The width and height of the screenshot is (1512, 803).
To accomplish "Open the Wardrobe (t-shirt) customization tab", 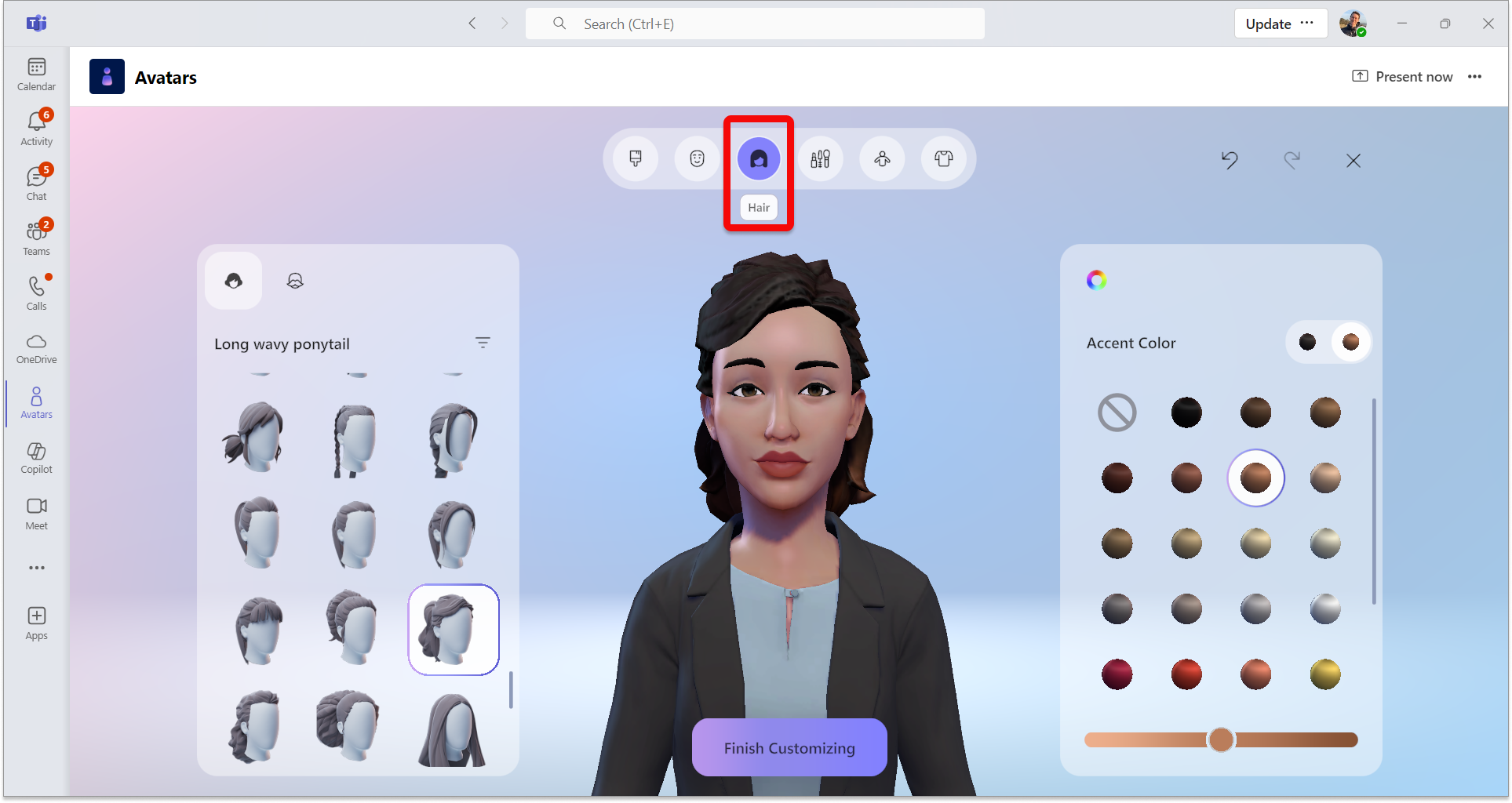I will point(944,158).
